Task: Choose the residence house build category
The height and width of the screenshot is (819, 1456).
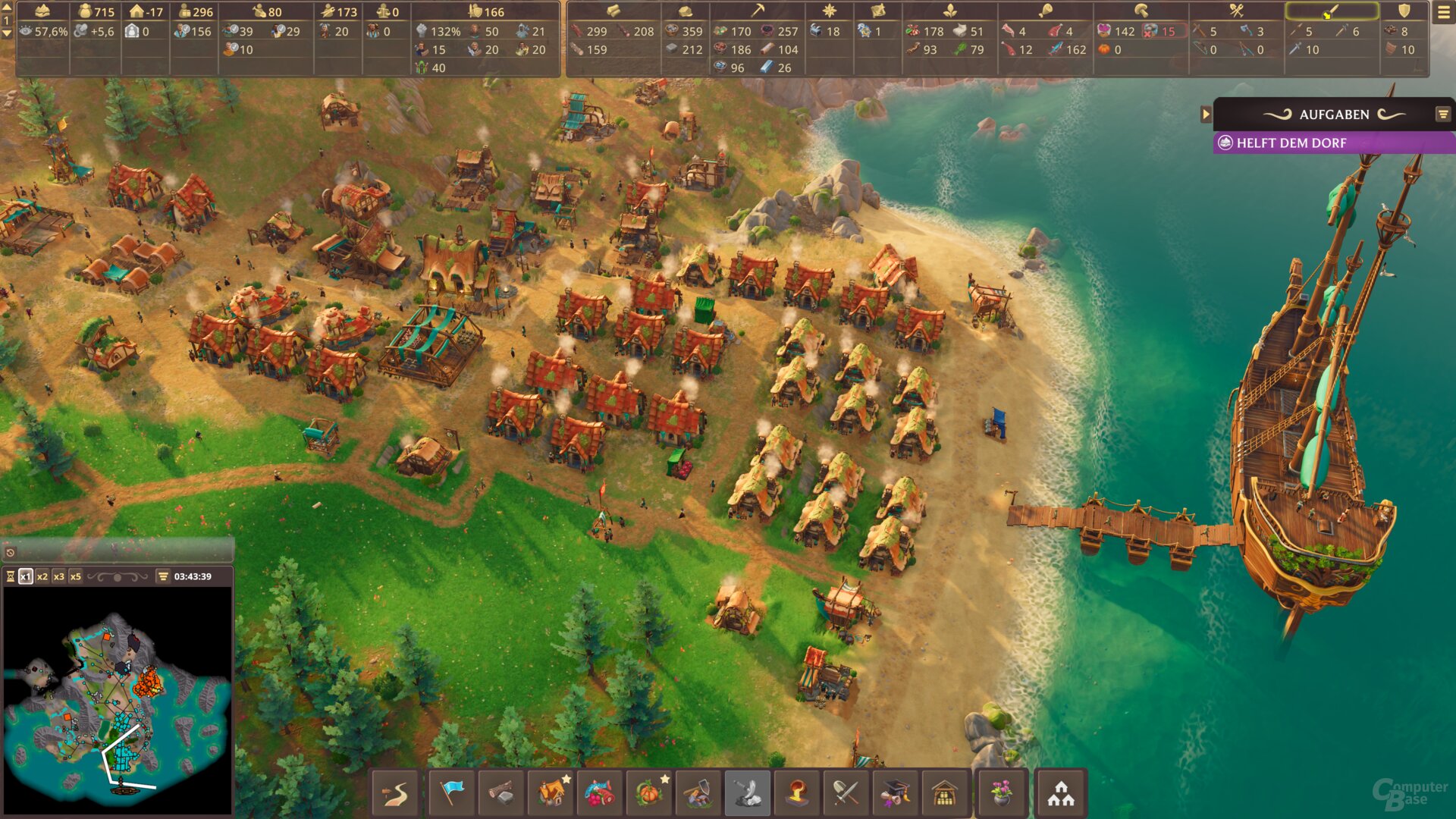Action: pos(553,793)
